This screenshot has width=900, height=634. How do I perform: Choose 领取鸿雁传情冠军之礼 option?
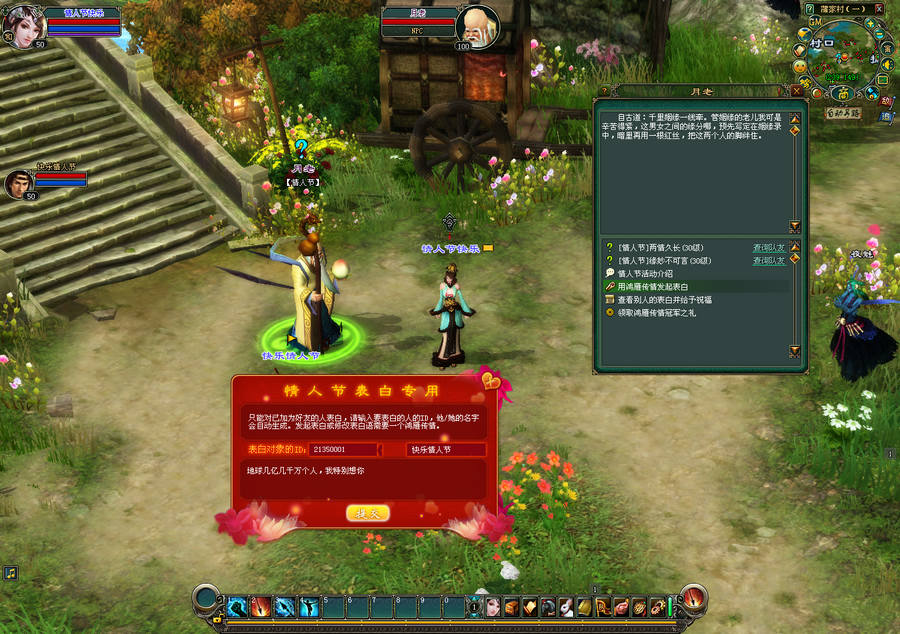[662, 312]
